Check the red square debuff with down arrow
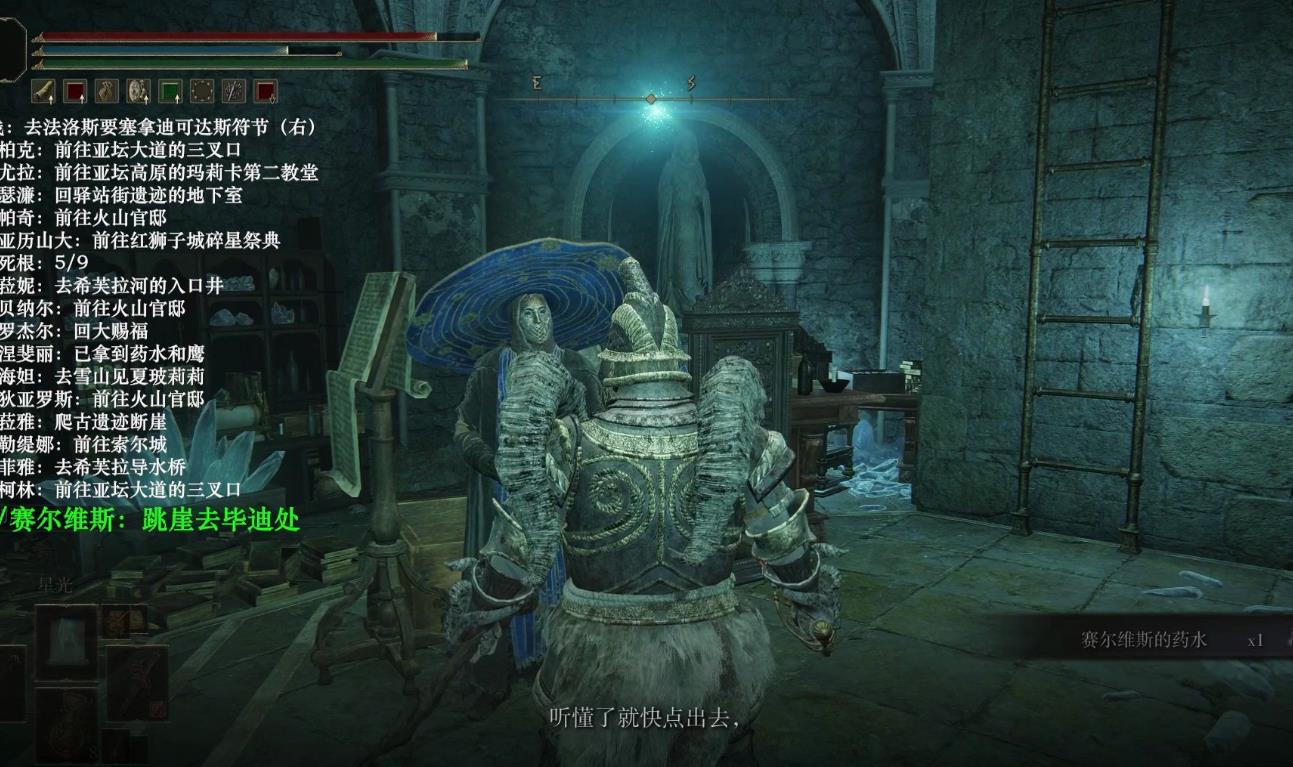 pos(265,92)
